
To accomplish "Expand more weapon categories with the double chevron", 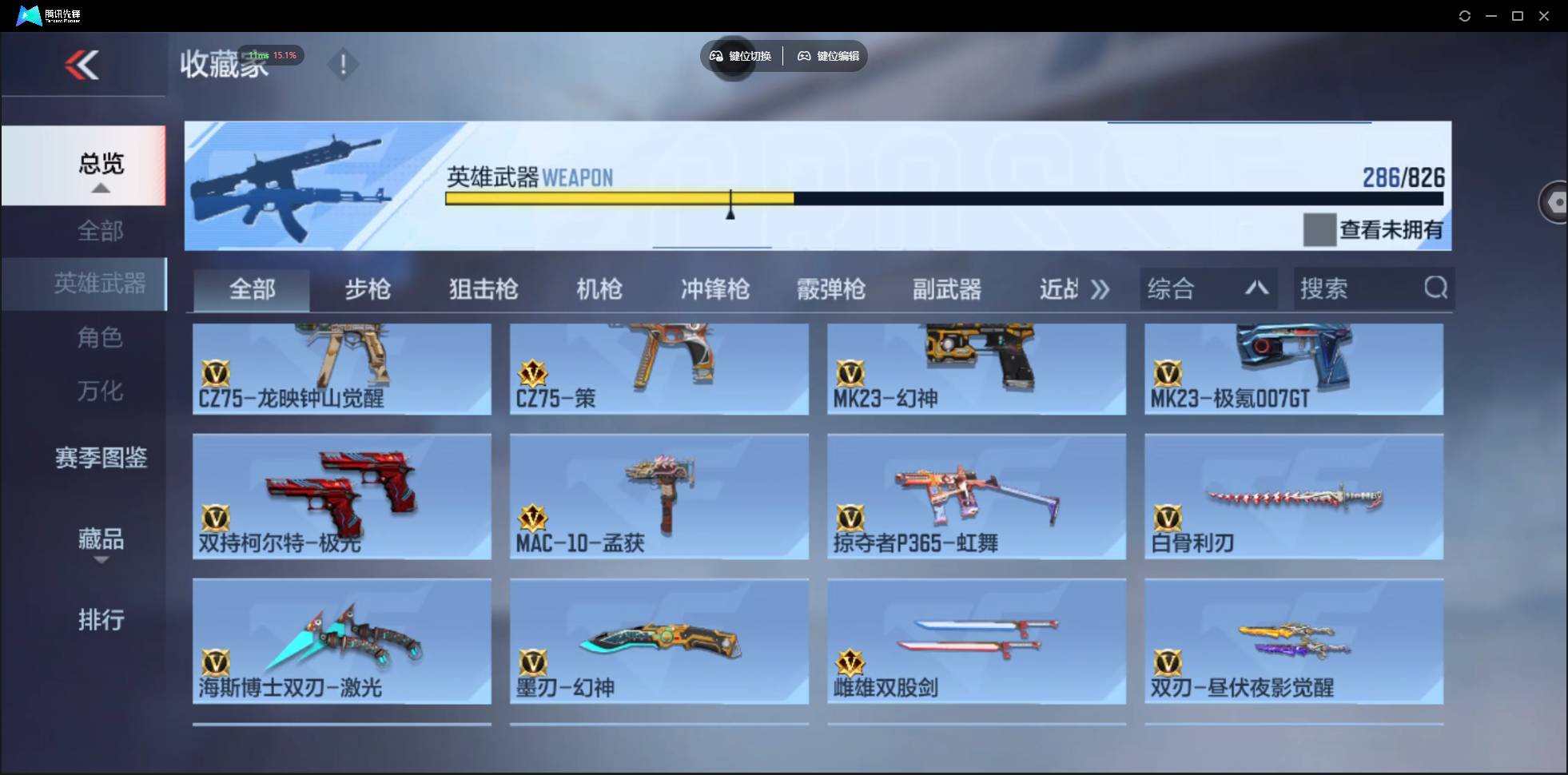I will (1100, 290).
